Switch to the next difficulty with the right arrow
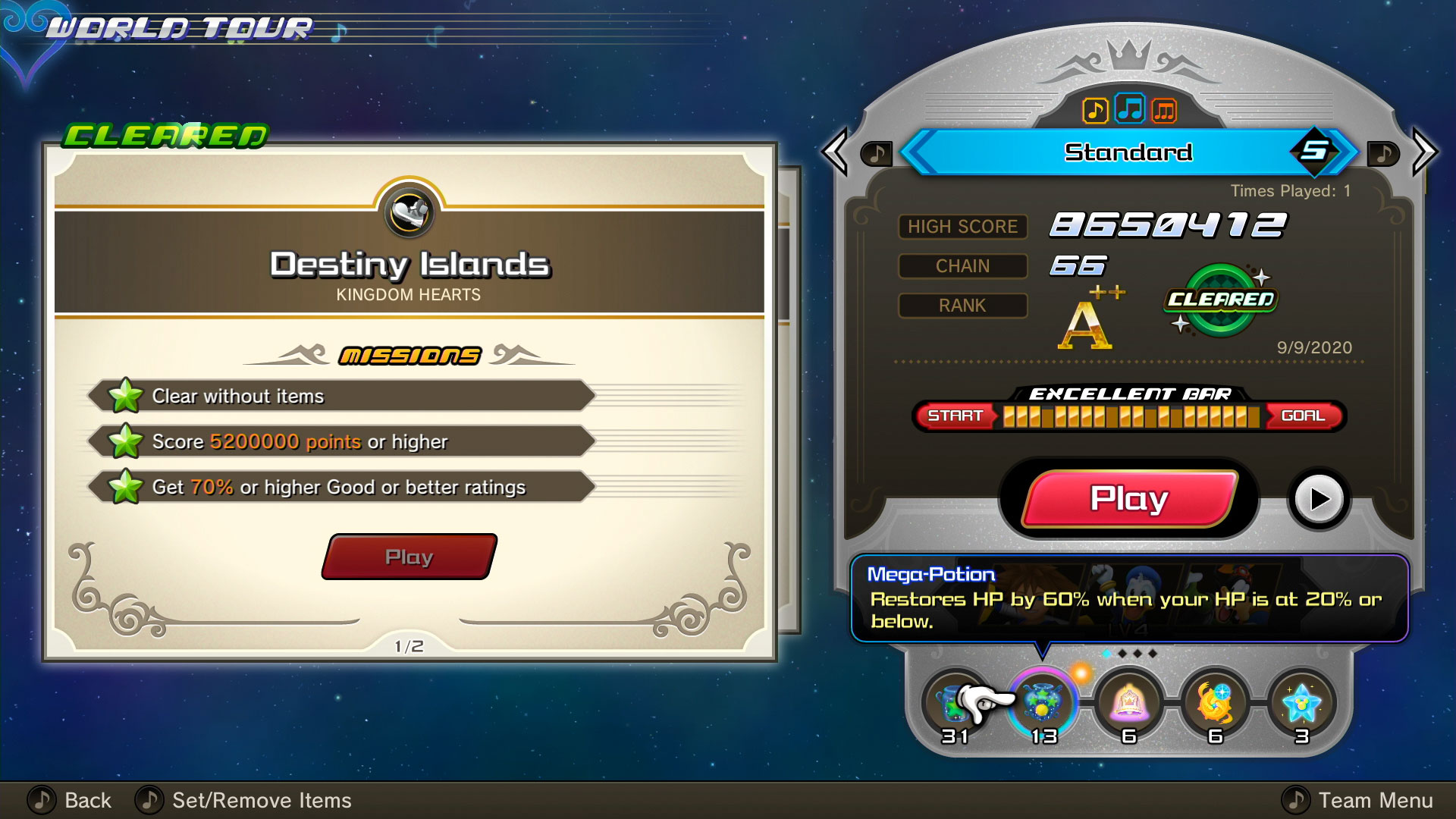Image resolution: width=1456 pixels, height=819 pixels. point(1423,152)
